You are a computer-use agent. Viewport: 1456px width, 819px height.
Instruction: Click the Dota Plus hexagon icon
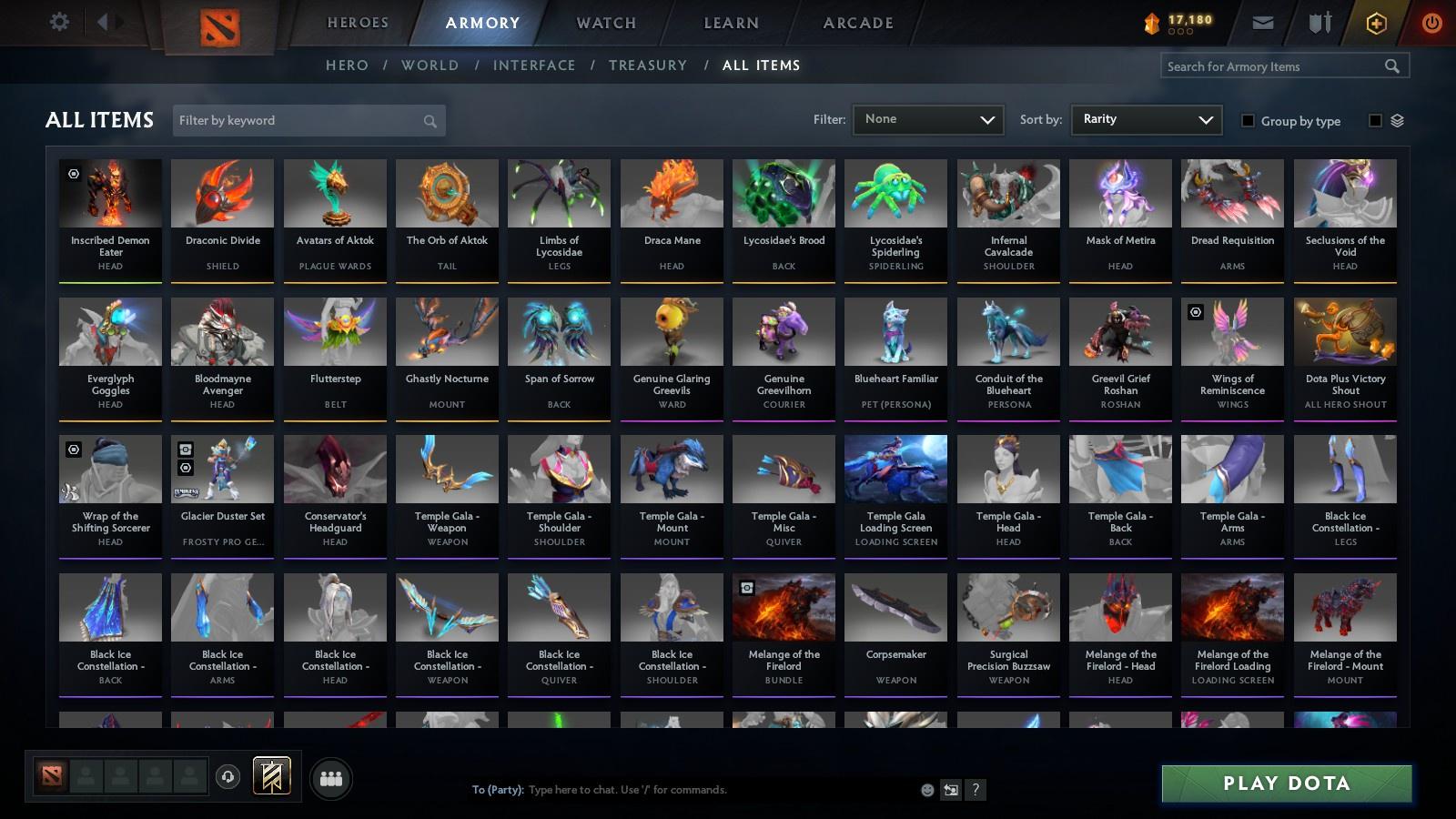tap(1376, 22)
